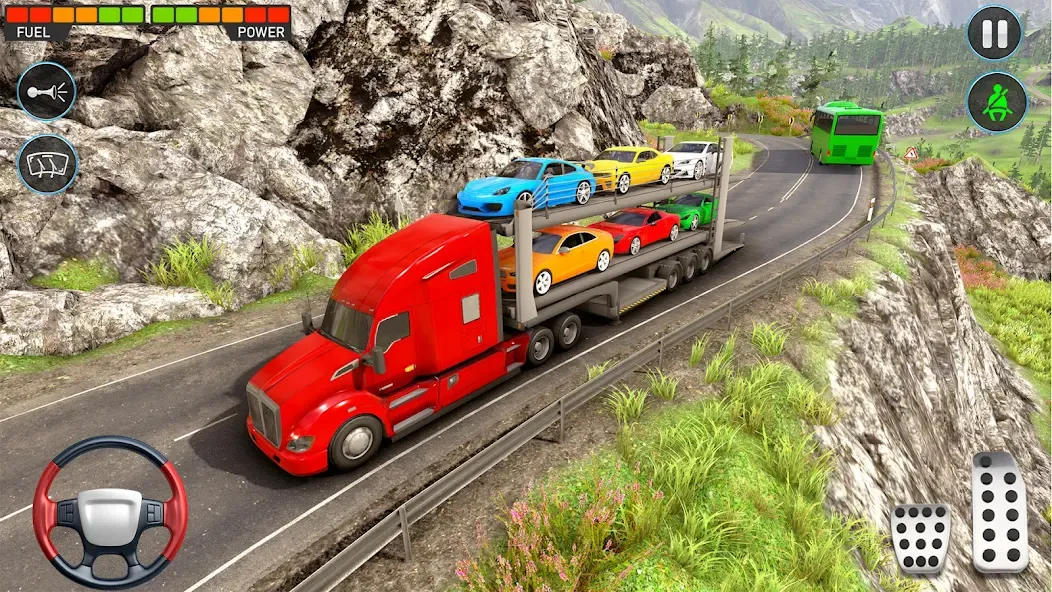Toggle the seatbelt icon button
Screen dimensions: 1052x592
click(x=996, y=101)
